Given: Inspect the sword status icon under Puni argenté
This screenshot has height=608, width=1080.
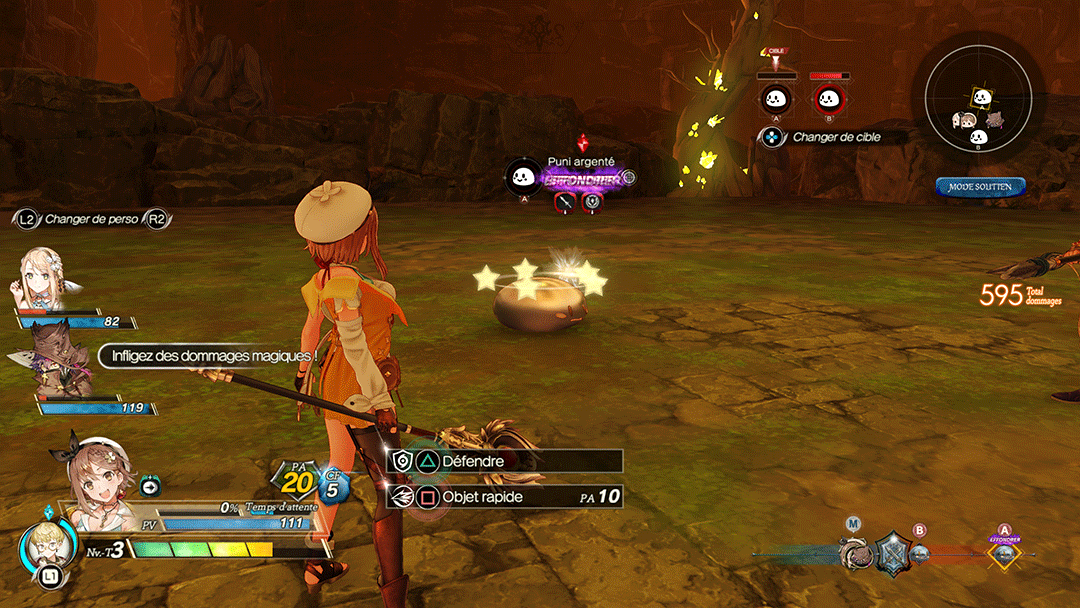Looking at the screenshot, I should tap(566, 203).
